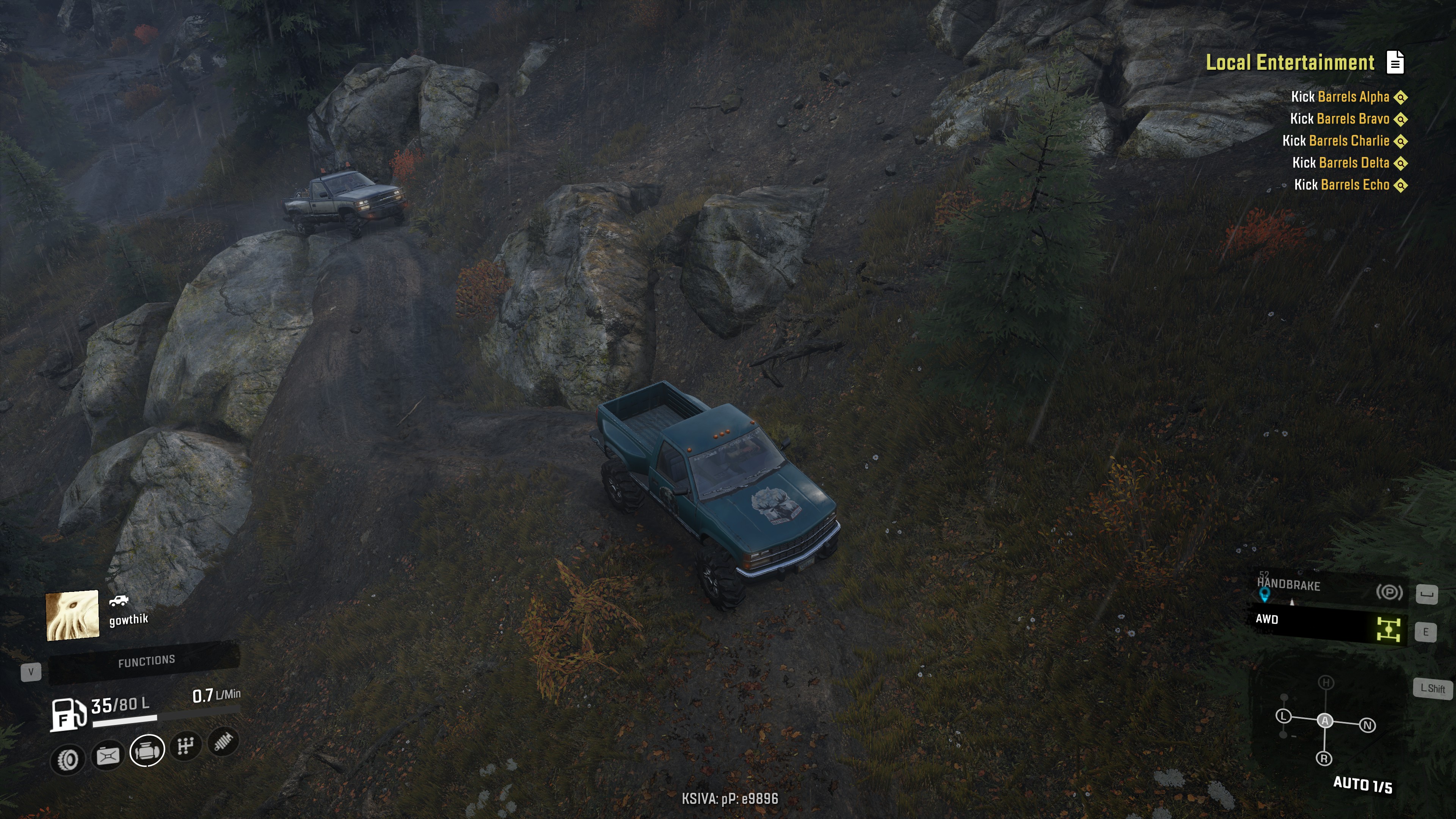
Task: Click the wheel damage status icon
Action: pos(68,759)
